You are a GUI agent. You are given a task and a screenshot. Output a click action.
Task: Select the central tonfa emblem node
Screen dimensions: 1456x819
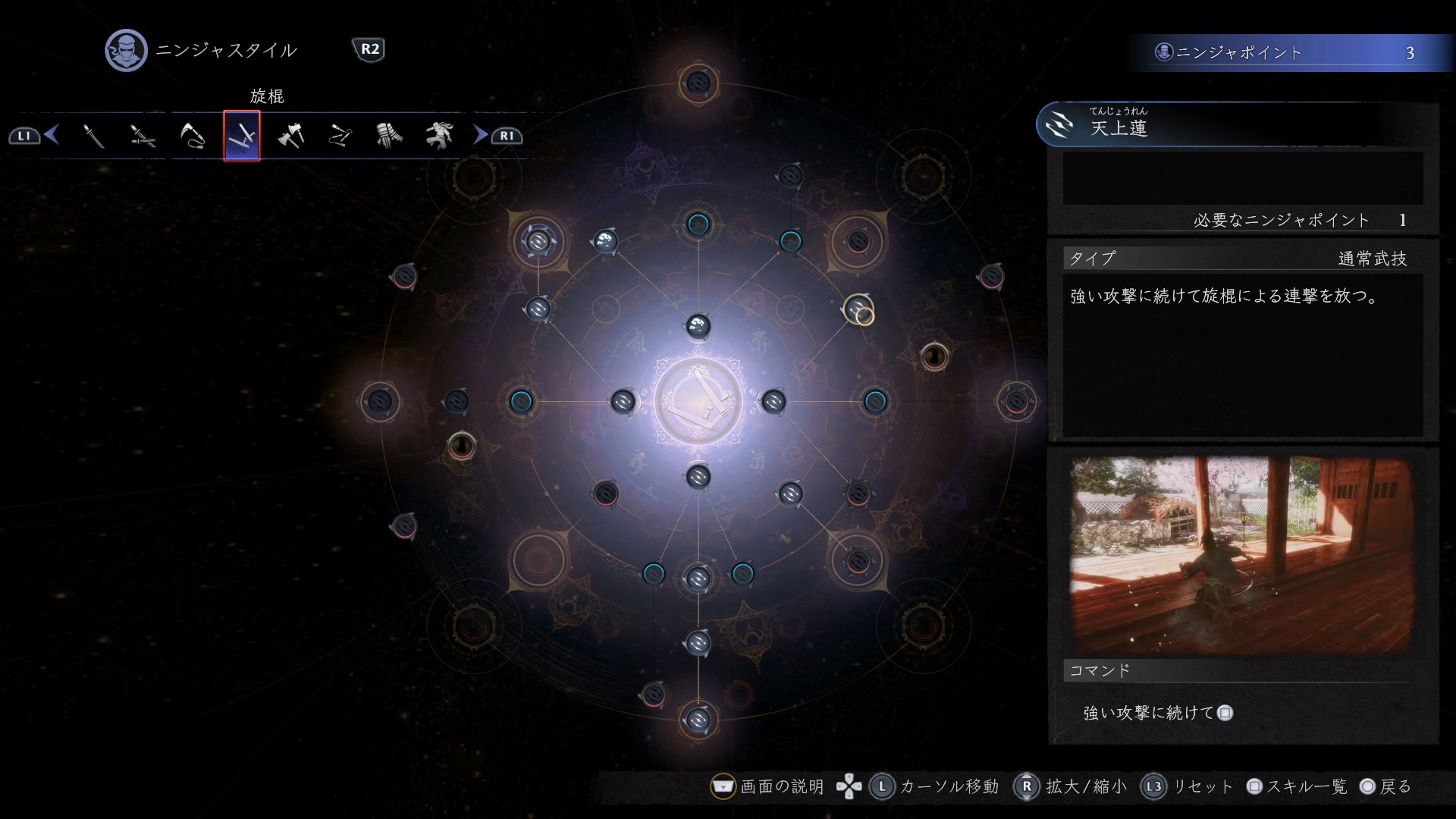coord(698,401)
